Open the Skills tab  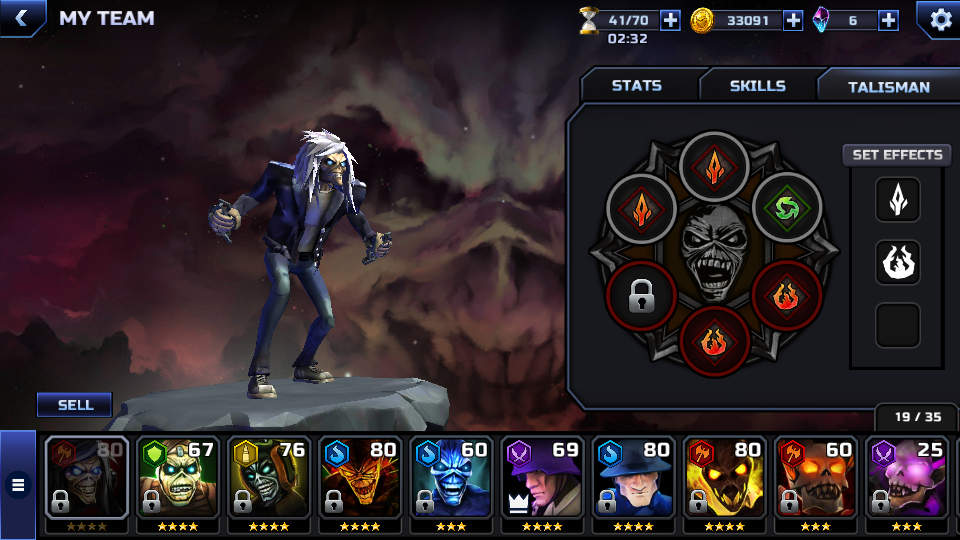click(757, 86)
